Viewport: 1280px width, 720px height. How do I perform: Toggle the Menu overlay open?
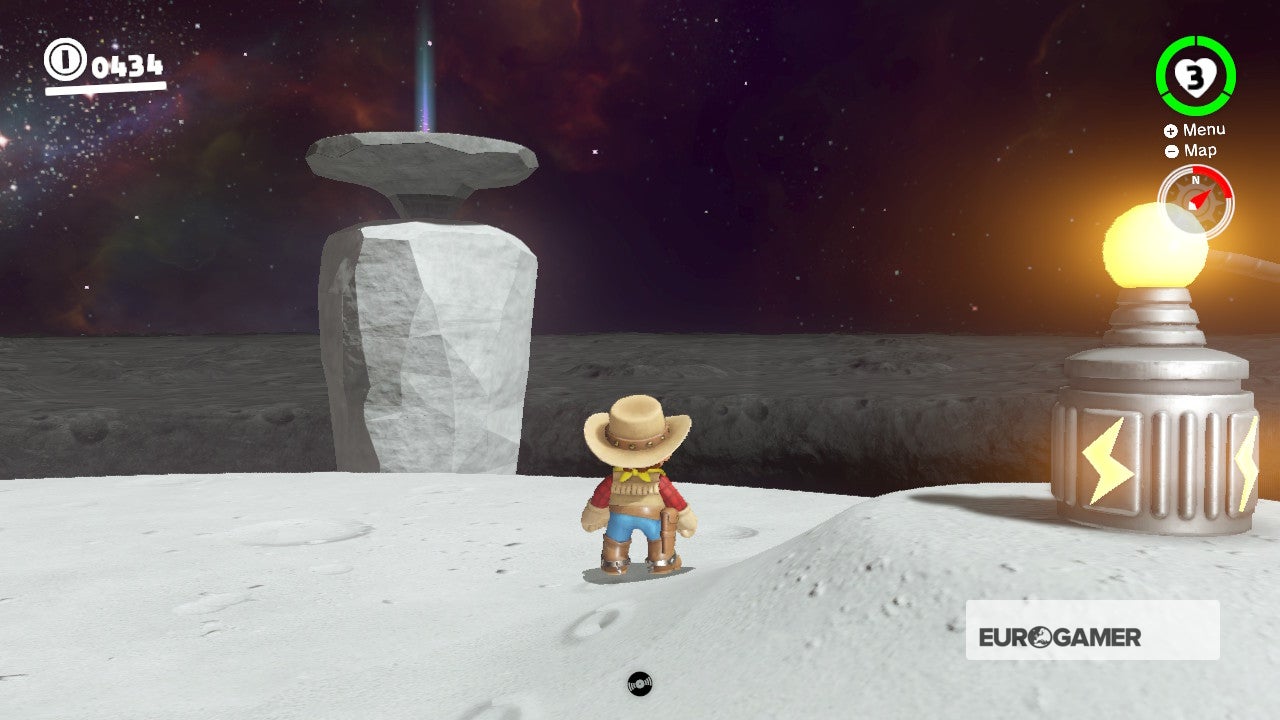(1205, 129)
